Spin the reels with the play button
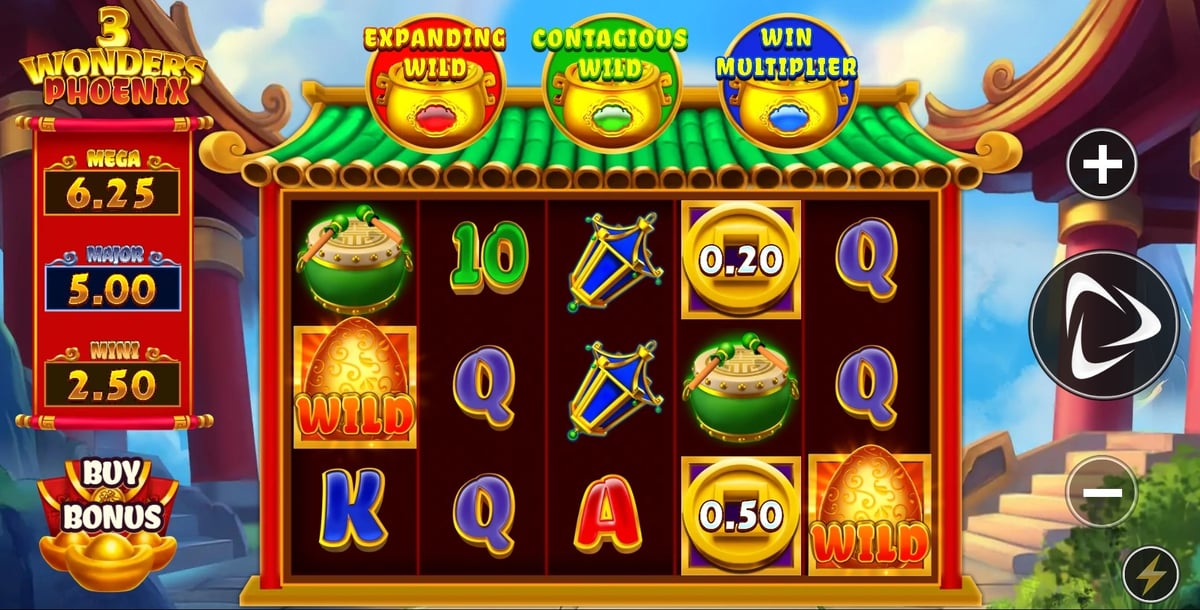1200x610 pixels. pyautogui.click(x=1103, y=324)
